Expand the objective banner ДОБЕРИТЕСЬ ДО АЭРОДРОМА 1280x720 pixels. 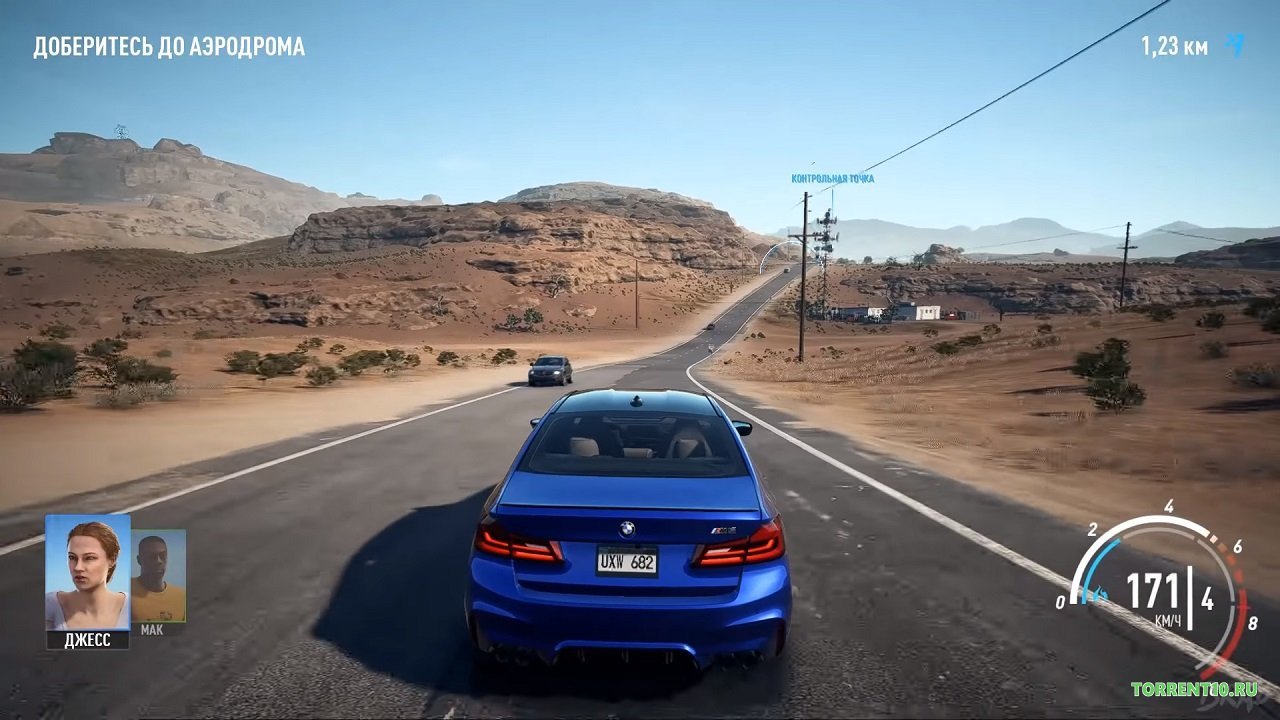pyautogui.click(x=168, y=44)
